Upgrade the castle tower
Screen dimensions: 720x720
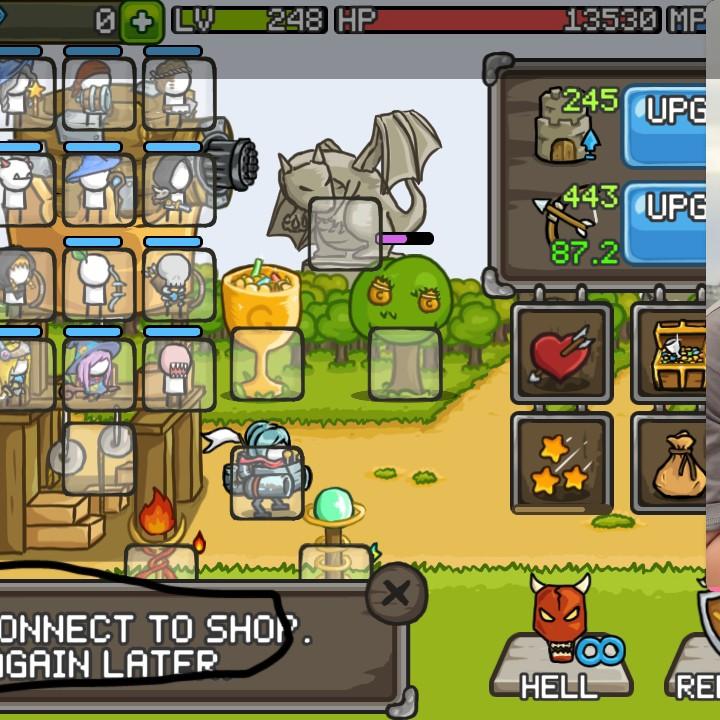click(x=665, y=125)
